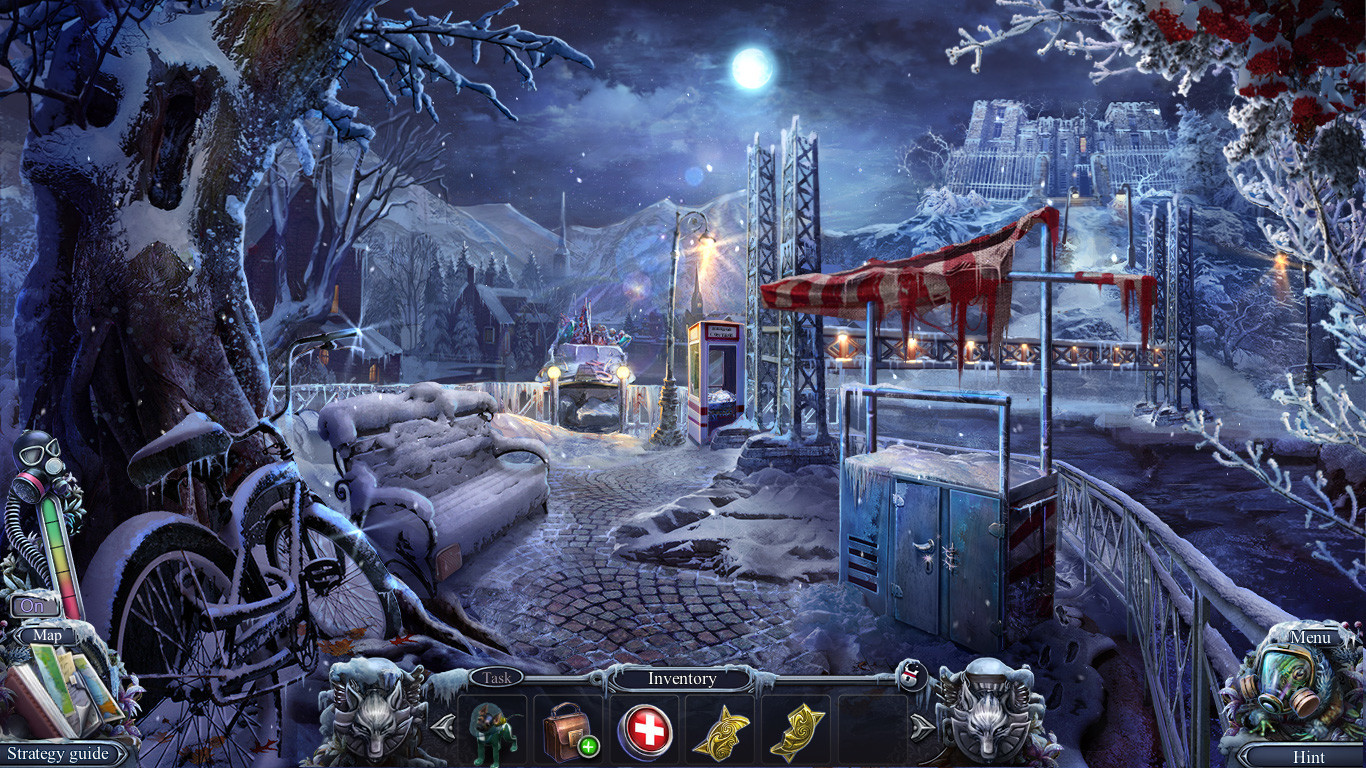This screenshot has height=768, width=1366.
Task: Toggle the On switch below the gauge
Action: (x=33, y=604)
